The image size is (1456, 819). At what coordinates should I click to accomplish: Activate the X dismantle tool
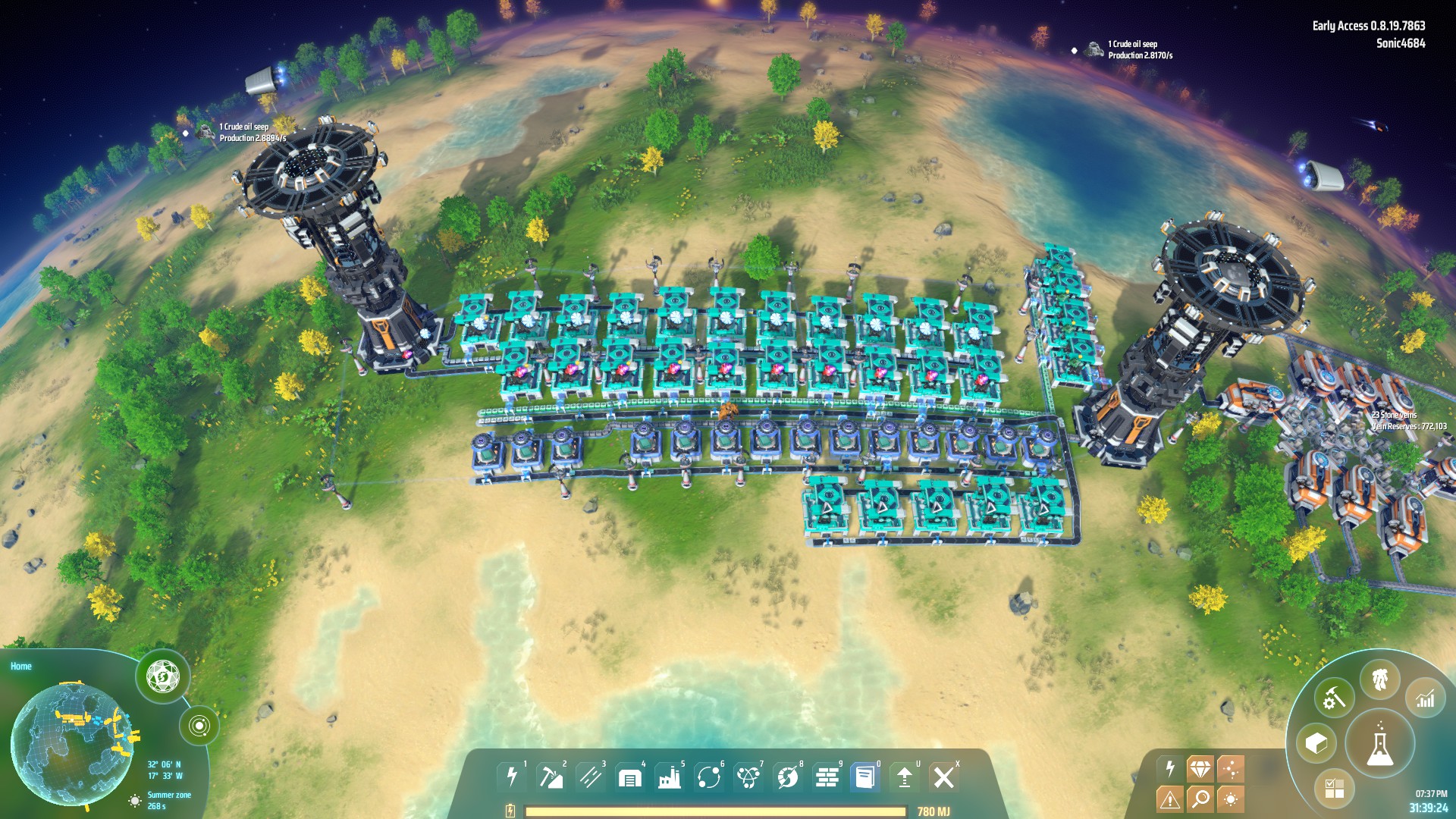click(x=944, y=777)
